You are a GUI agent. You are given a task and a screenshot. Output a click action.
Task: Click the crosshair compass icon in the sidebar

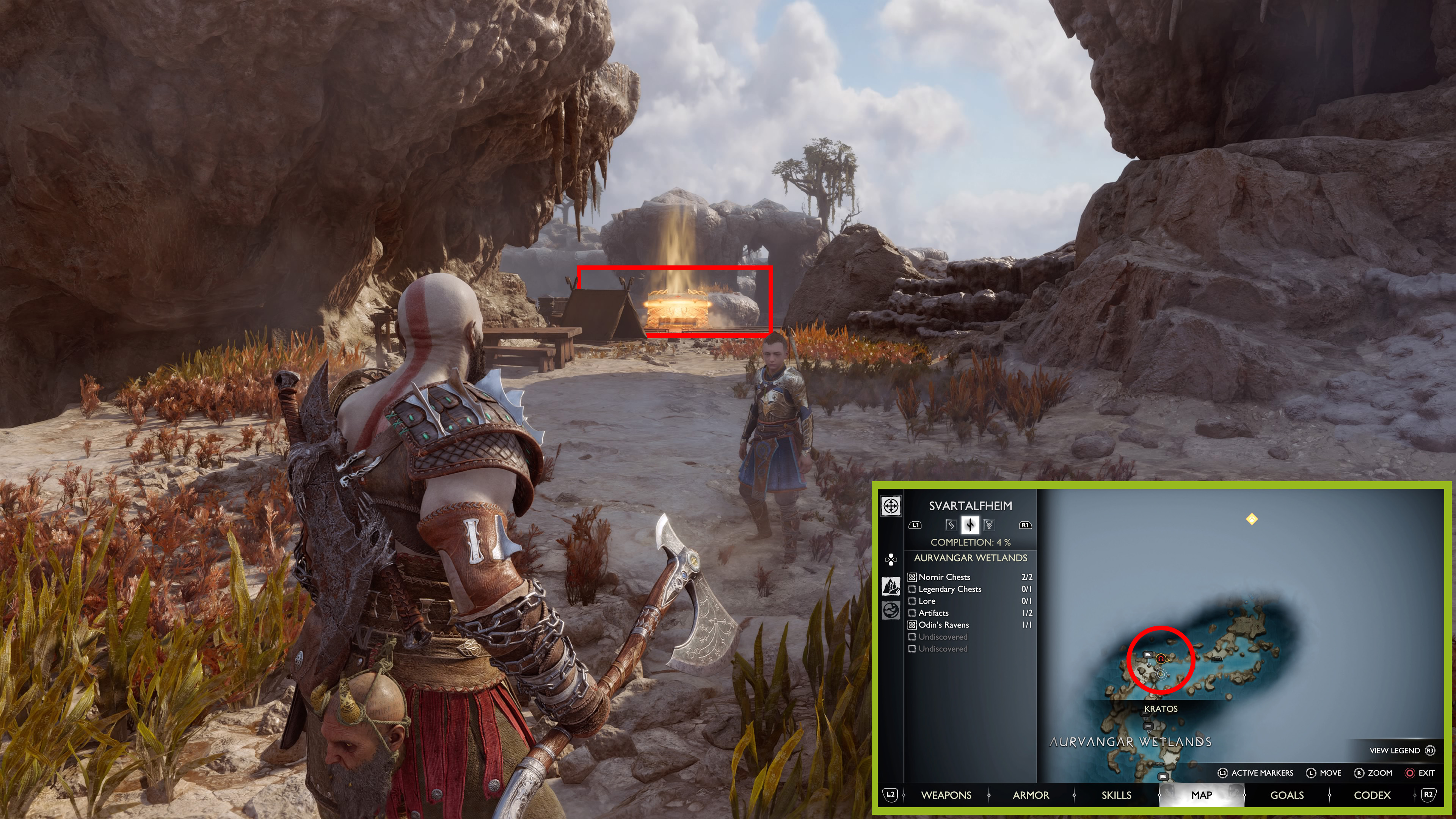coord(891,506)
